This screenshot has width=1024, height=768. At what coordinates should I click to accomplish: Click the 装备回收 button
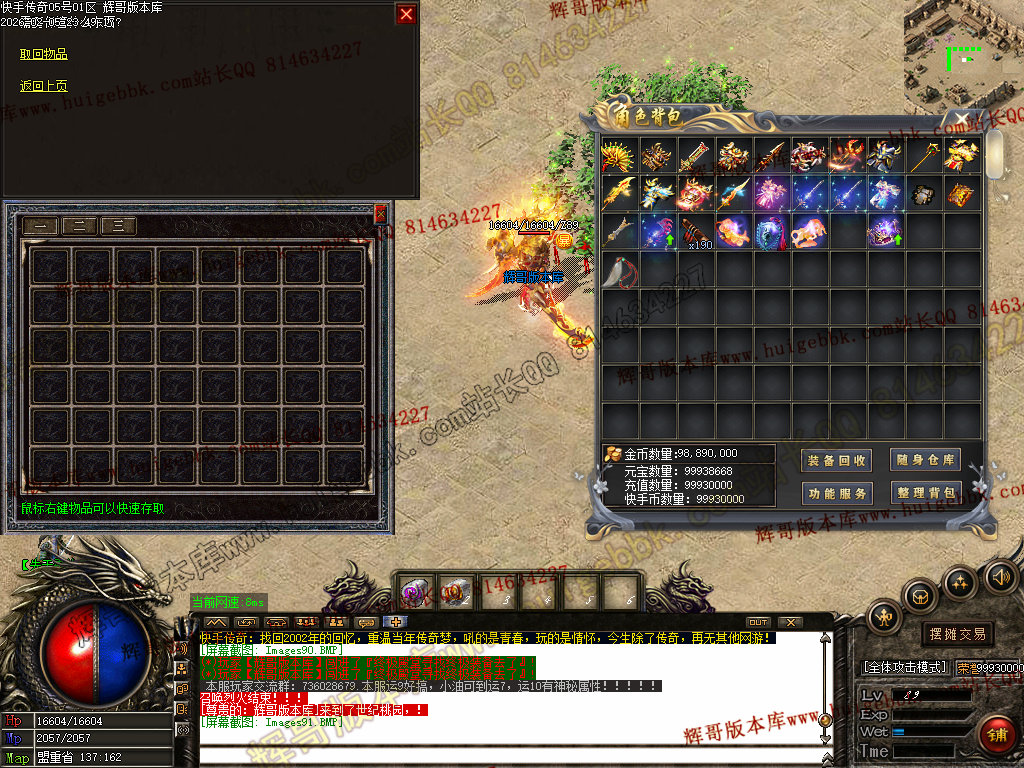836,460
